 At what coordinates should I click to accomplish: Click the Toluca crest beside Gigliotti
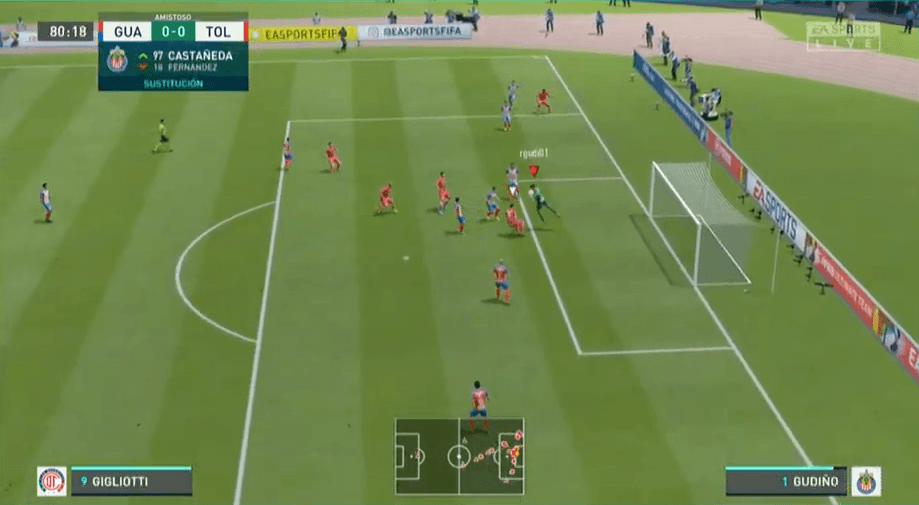52,481
